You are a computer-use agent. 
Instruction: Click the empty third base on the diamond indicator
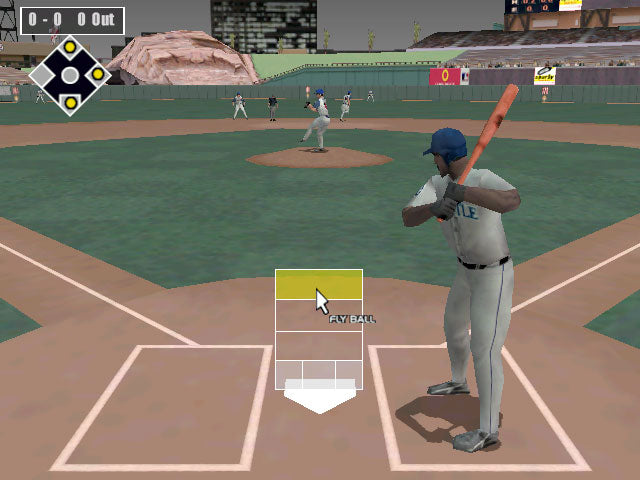[43, 74]
